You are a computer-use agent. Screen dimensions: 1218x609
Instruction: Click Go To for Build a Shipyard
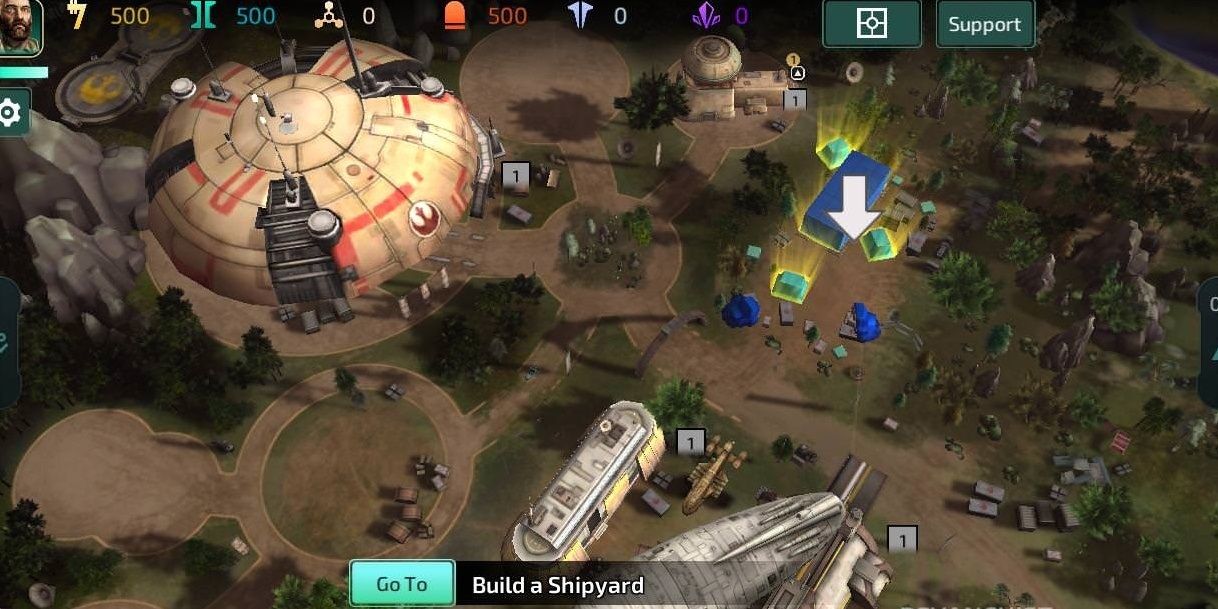pos(401,584)
